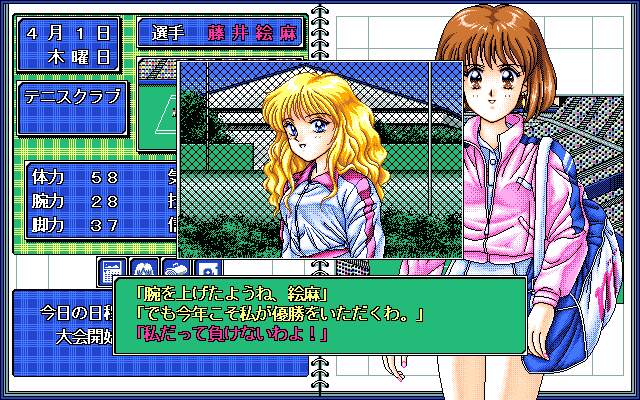The width and height of the screenshot is (640, 400).
Task: Advance the green dialogue text box
Action: [x=318, y=316]
